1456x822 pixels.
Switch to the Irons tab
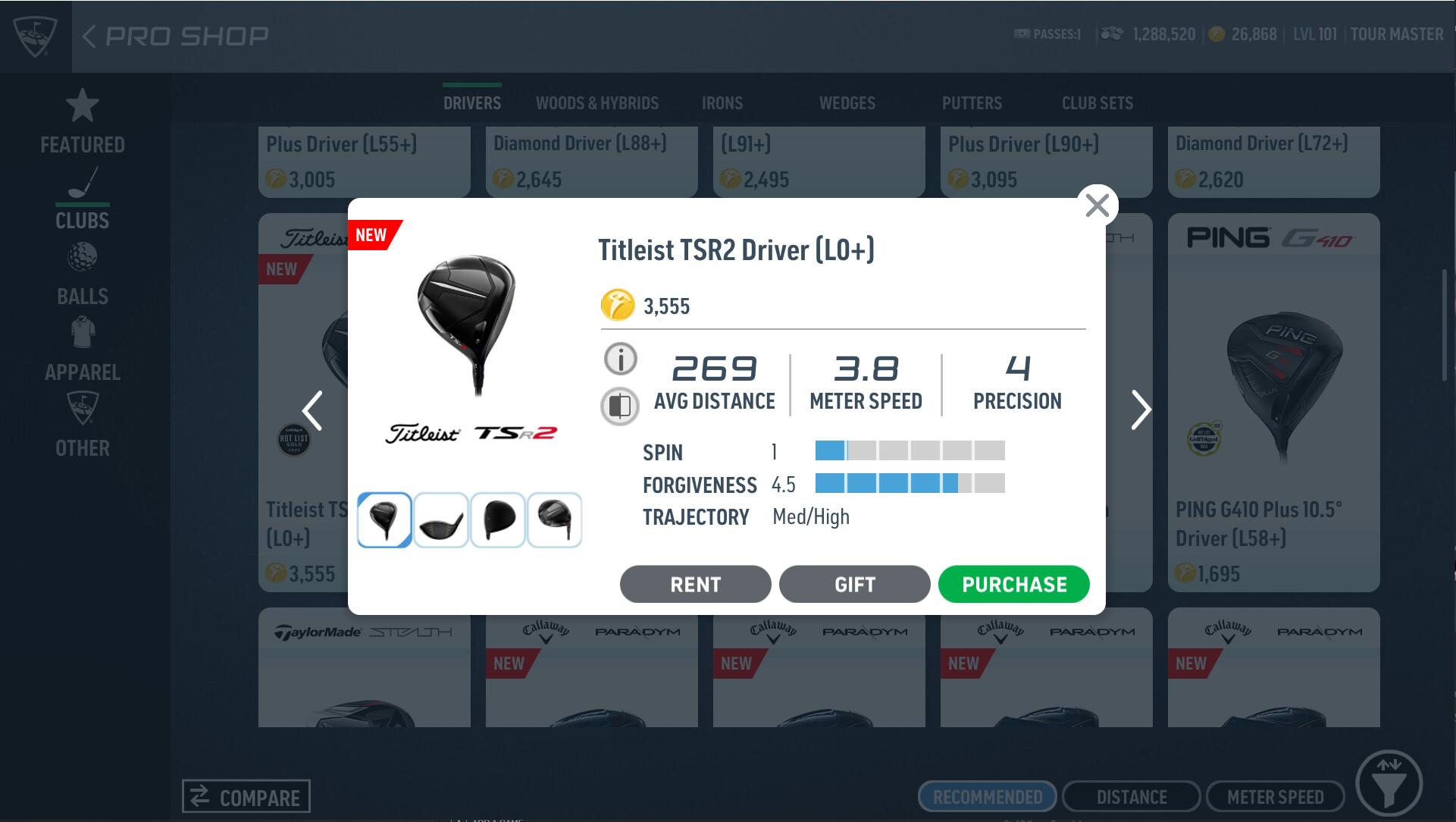tap(722, 103)
